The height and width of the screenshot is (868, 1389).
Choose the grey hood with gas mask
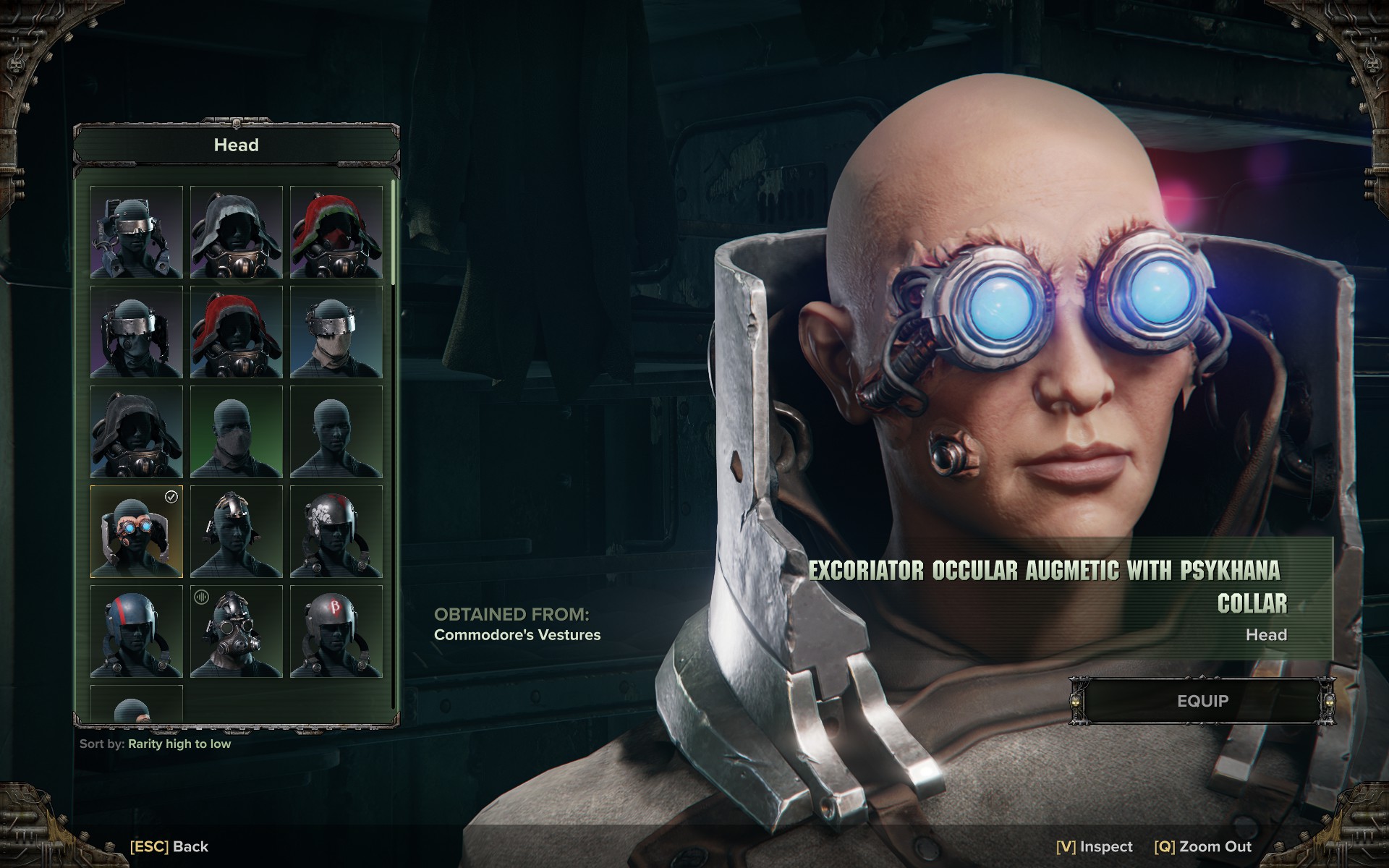(x=236, y=232)
